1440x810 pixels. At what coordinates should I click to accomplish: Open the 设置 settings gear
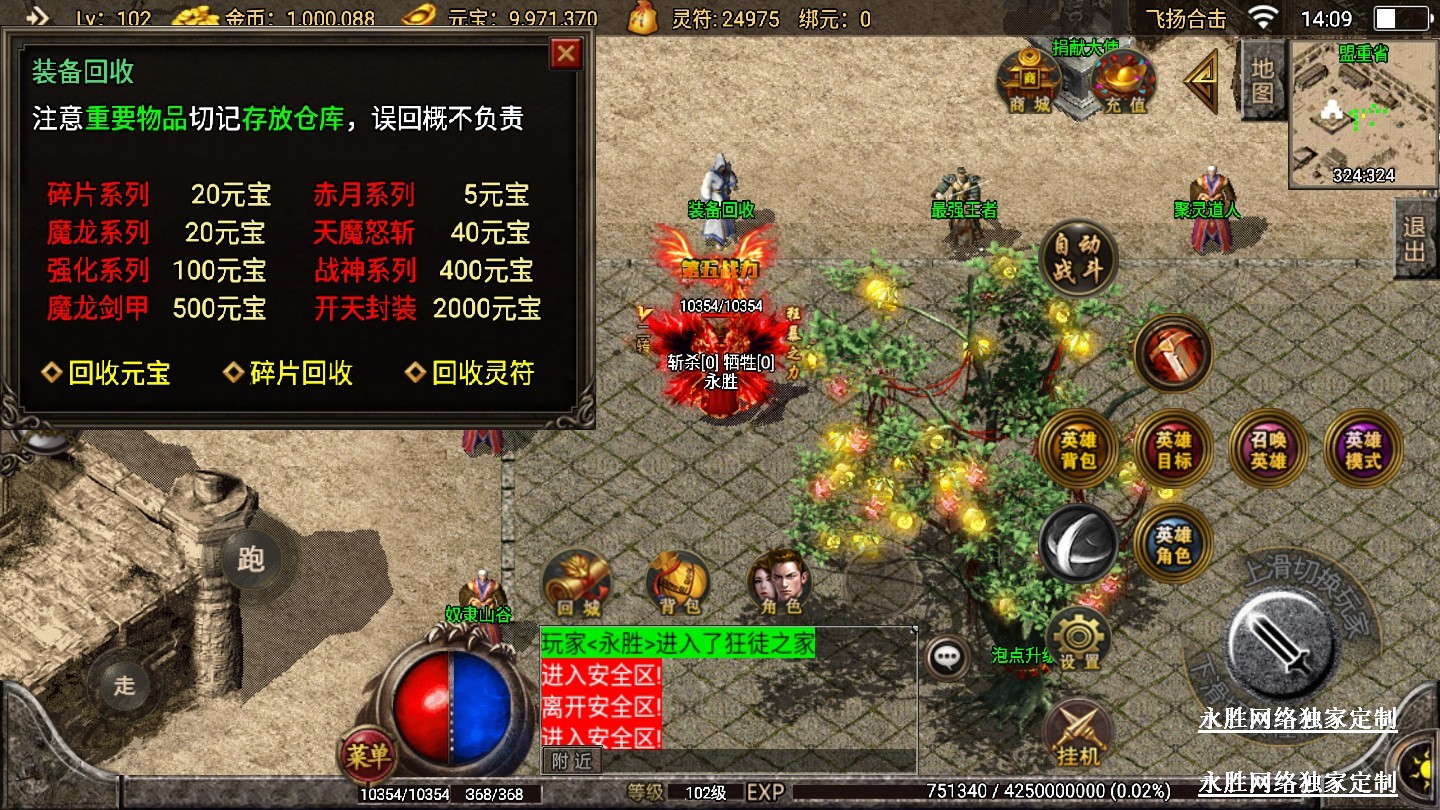(1079, 639)
